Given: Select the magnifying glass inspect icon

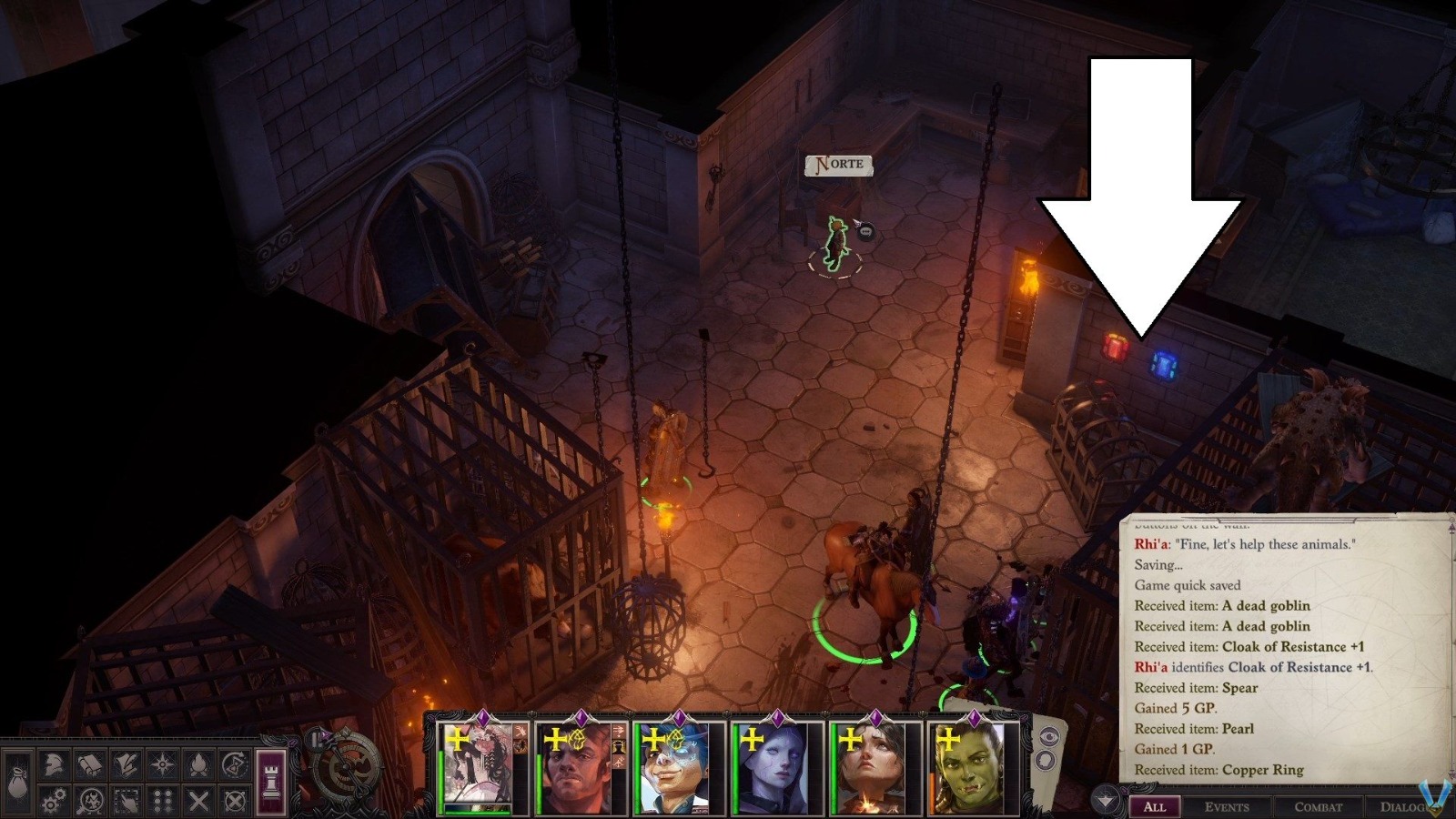Looking at the screenshot, I should (x=90, y=801).
